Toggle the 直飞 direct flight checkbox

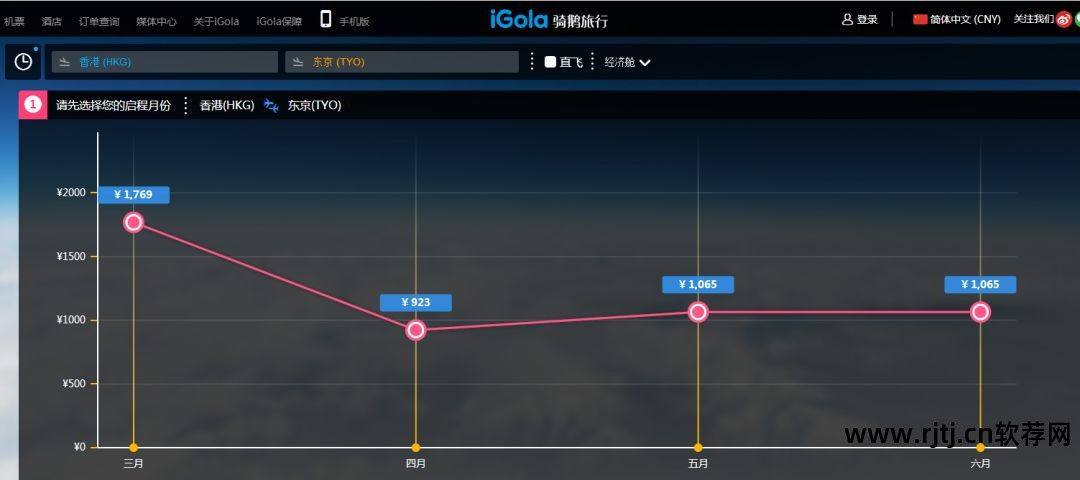(x=550, y=62)
